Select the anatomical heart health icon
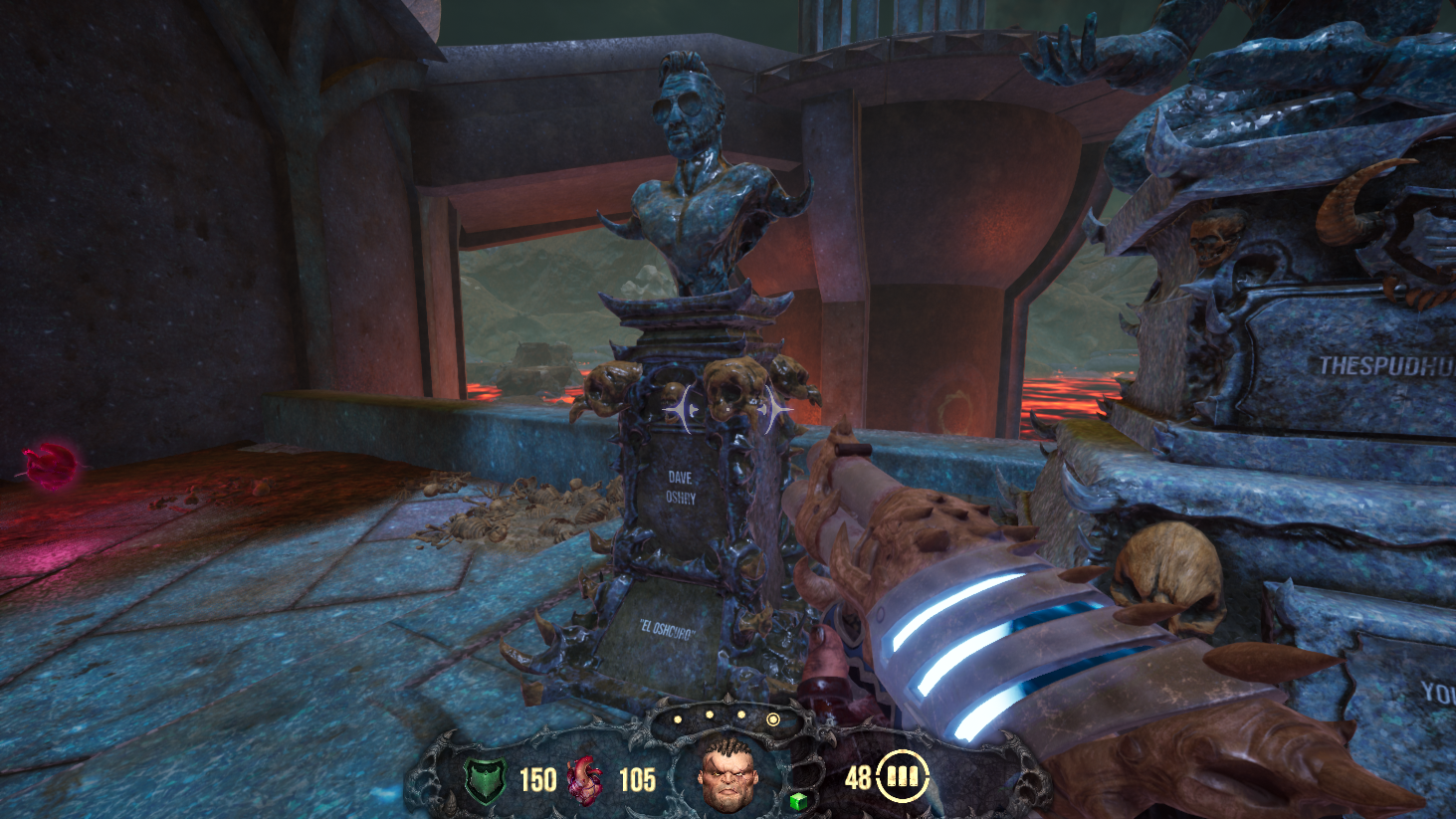 (x=585, y=780)
